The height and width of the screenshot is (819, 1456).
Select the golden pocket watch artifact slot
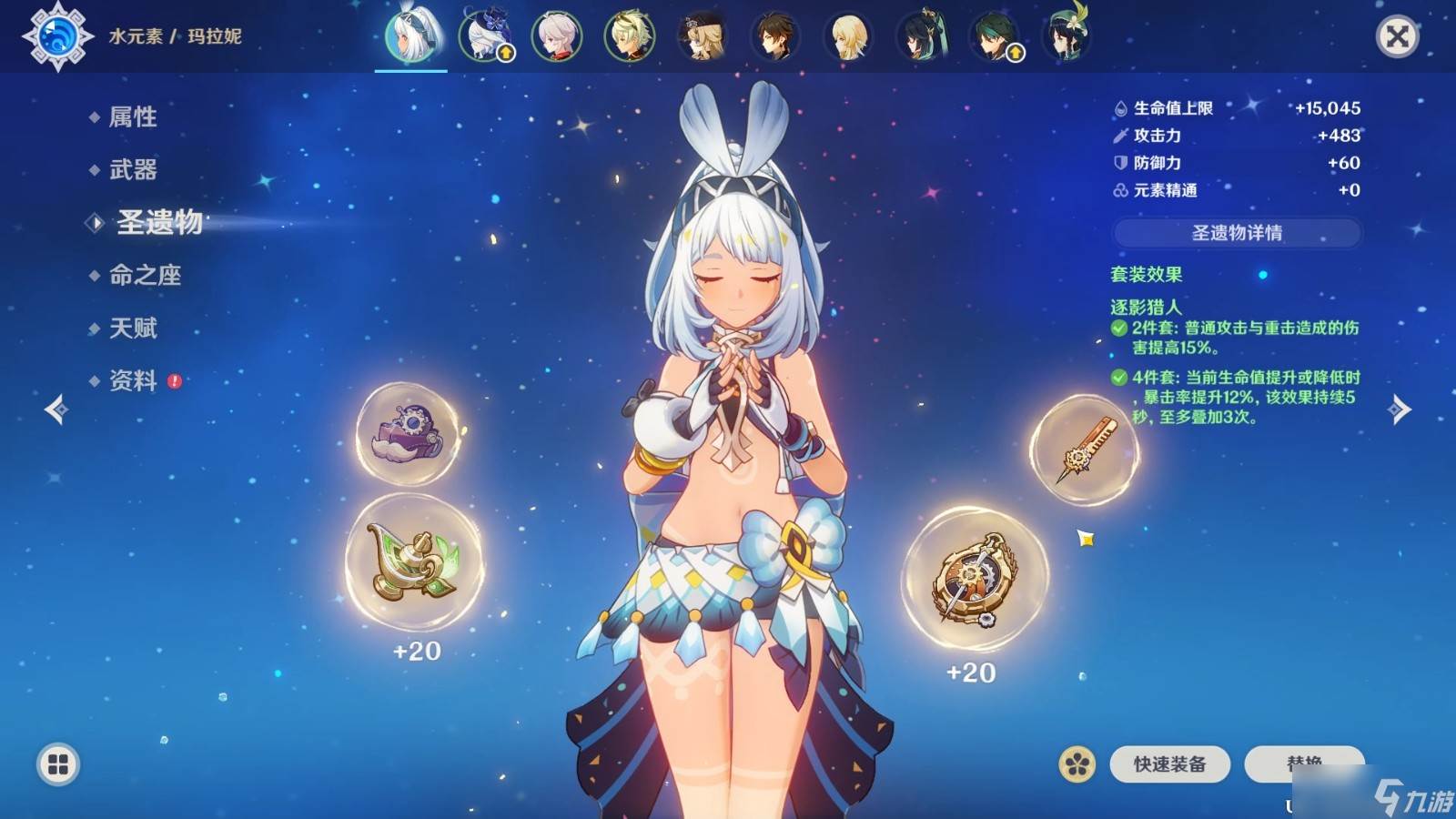tap(975, 579)
